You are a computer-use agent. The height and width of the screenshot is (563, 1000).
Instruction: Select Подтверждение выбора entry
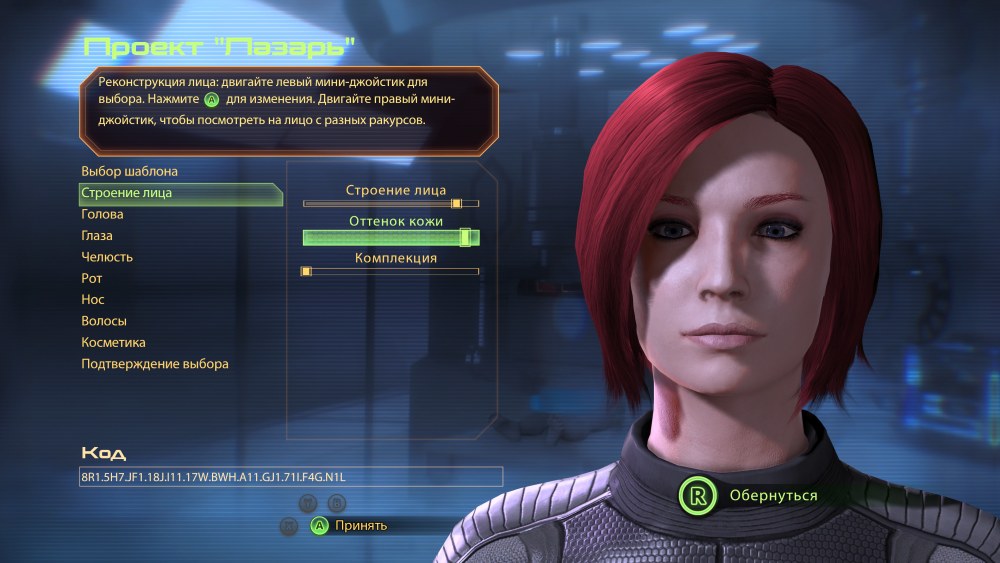155,364
